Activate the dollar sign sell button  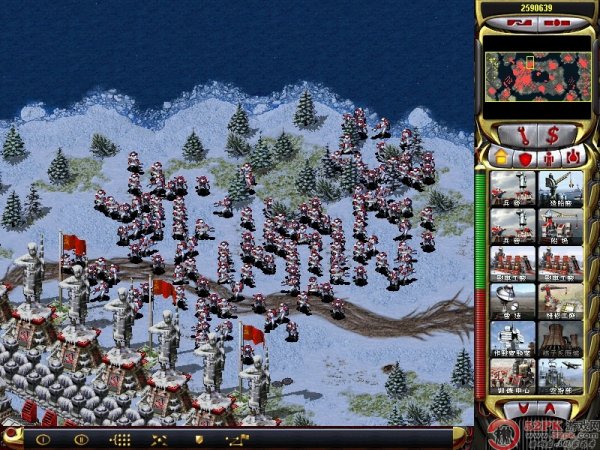552,133
